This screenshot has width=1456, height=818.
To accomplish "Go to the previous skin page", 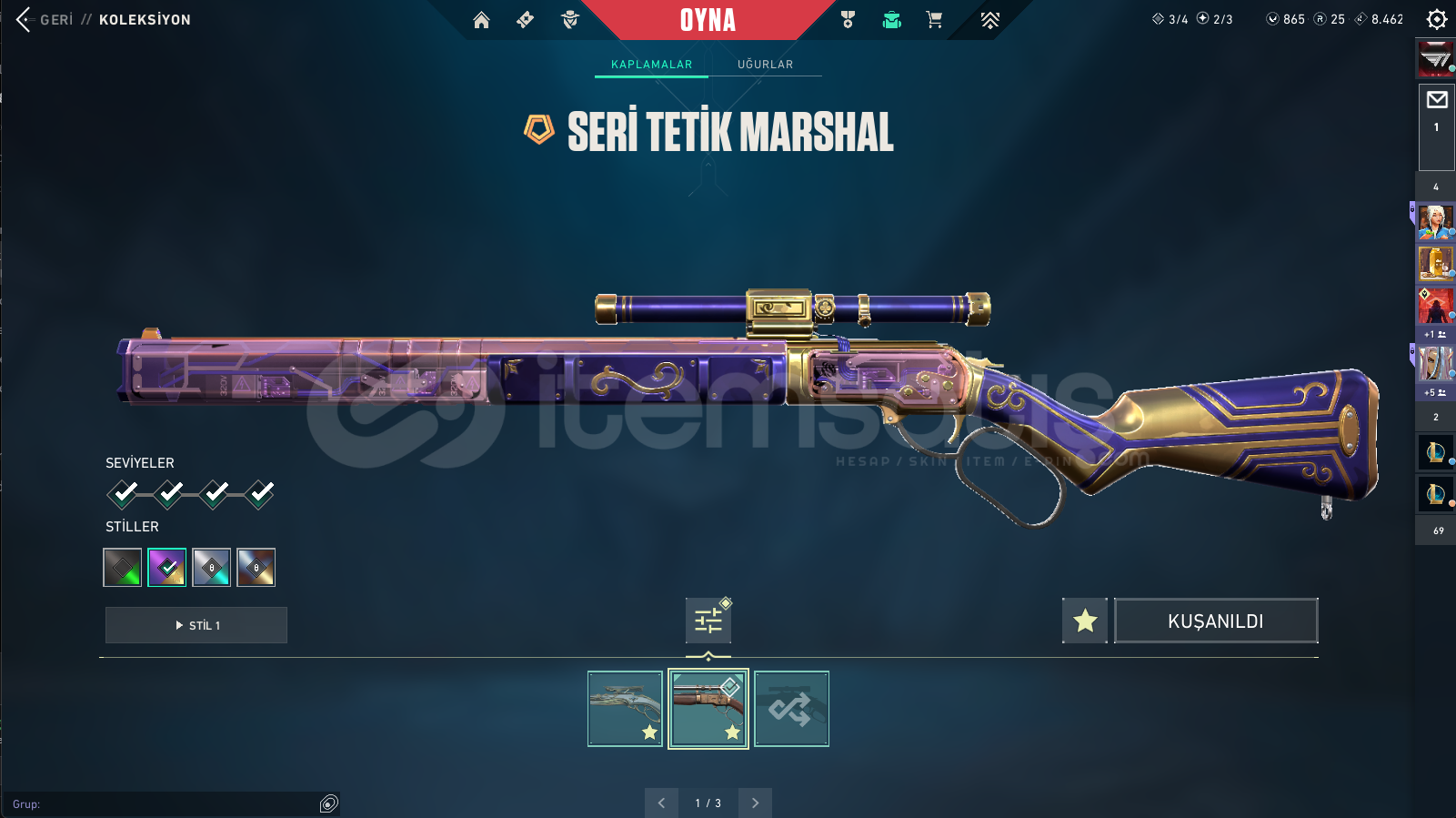I will tap(661, 803).
